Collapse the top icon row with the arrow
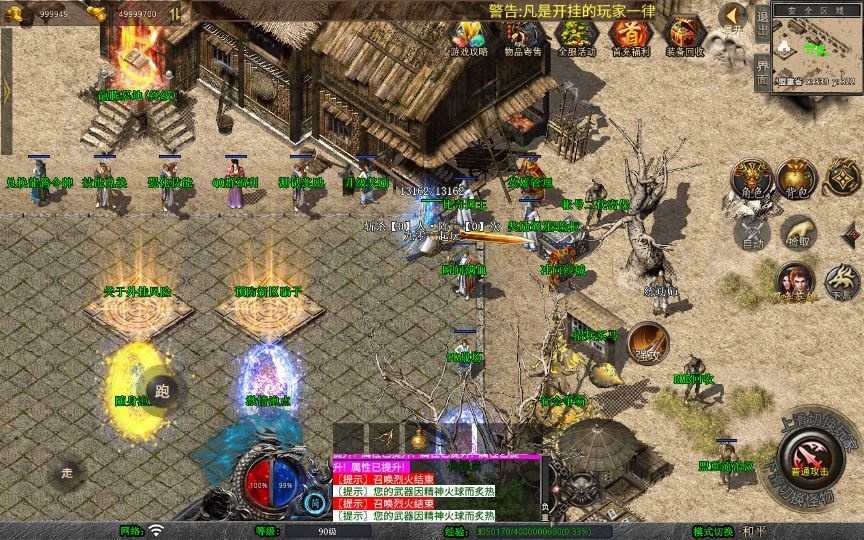Screen dimensions: 864x540 732,15
